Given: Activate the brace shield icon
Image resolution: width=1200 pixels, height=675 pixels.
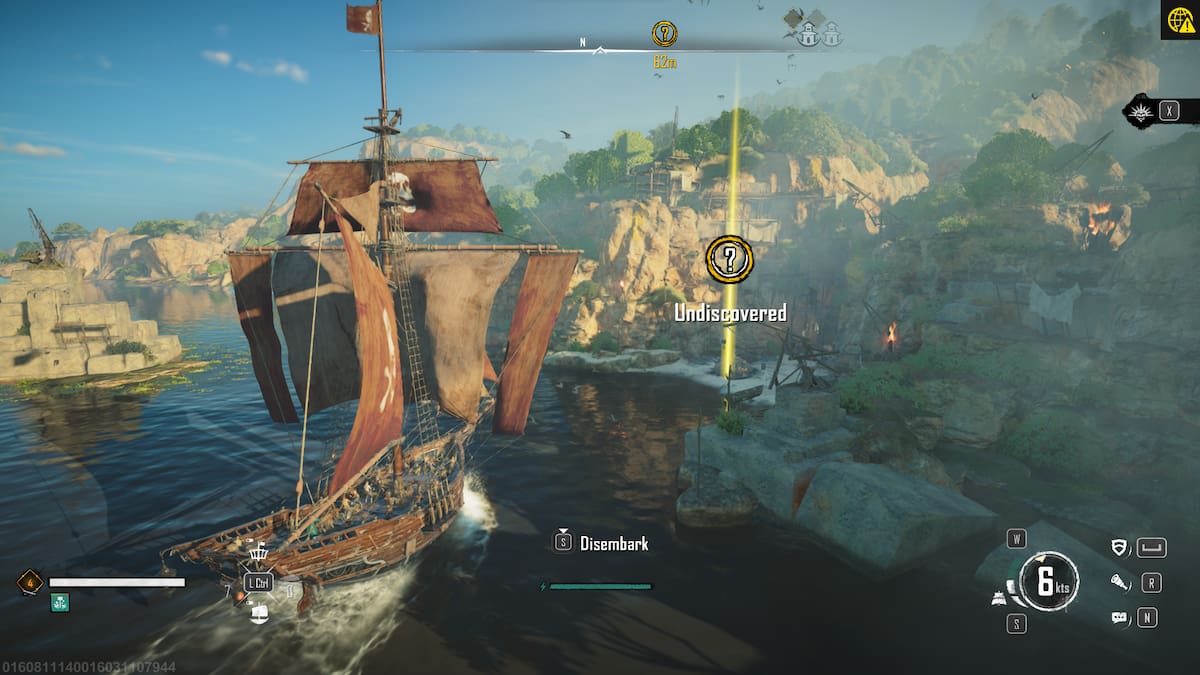Looking at the screenshot, I should point(1120,547).
